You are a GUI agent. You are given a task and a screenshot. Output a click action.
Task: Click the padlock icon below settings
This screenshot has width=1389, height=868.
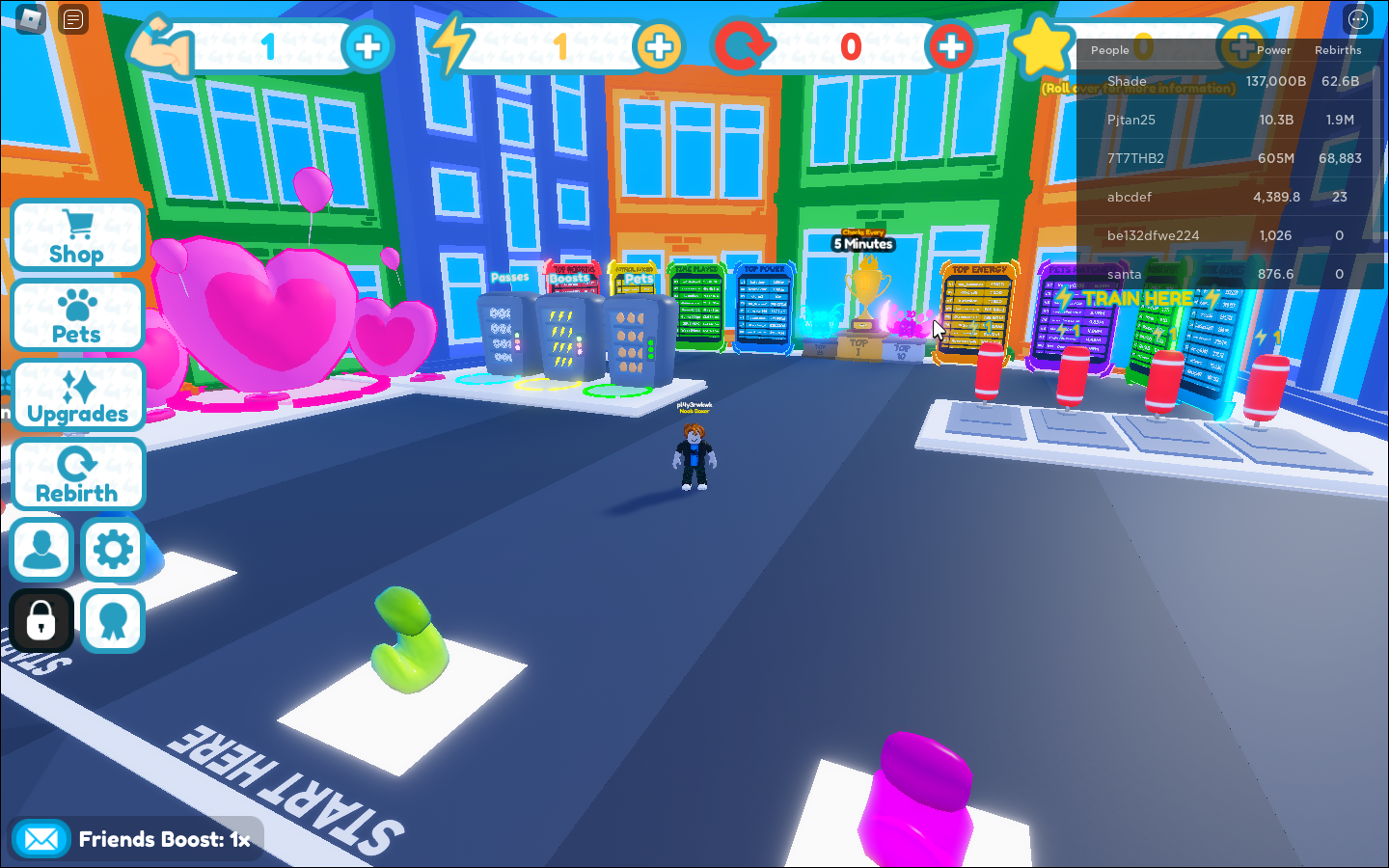pyautogui.click(x=41, y=620)
